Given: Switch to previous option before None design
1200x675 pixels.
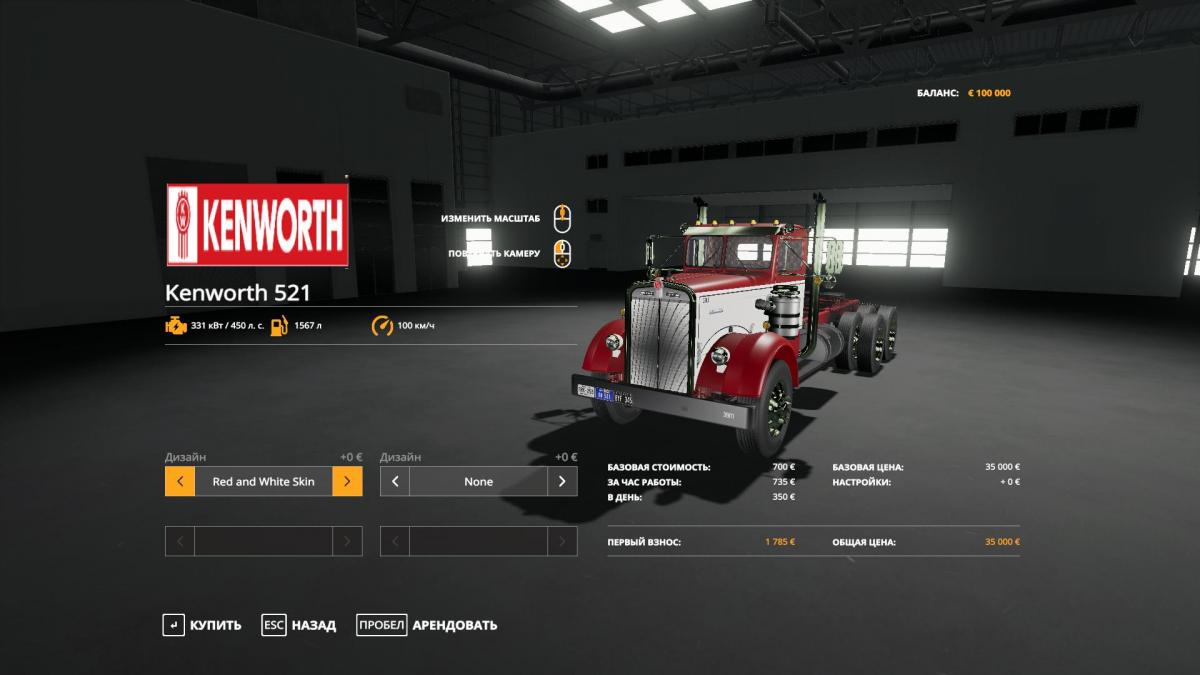Looking at the screenshot, I should pyautogui.click(x=395, y=481).
